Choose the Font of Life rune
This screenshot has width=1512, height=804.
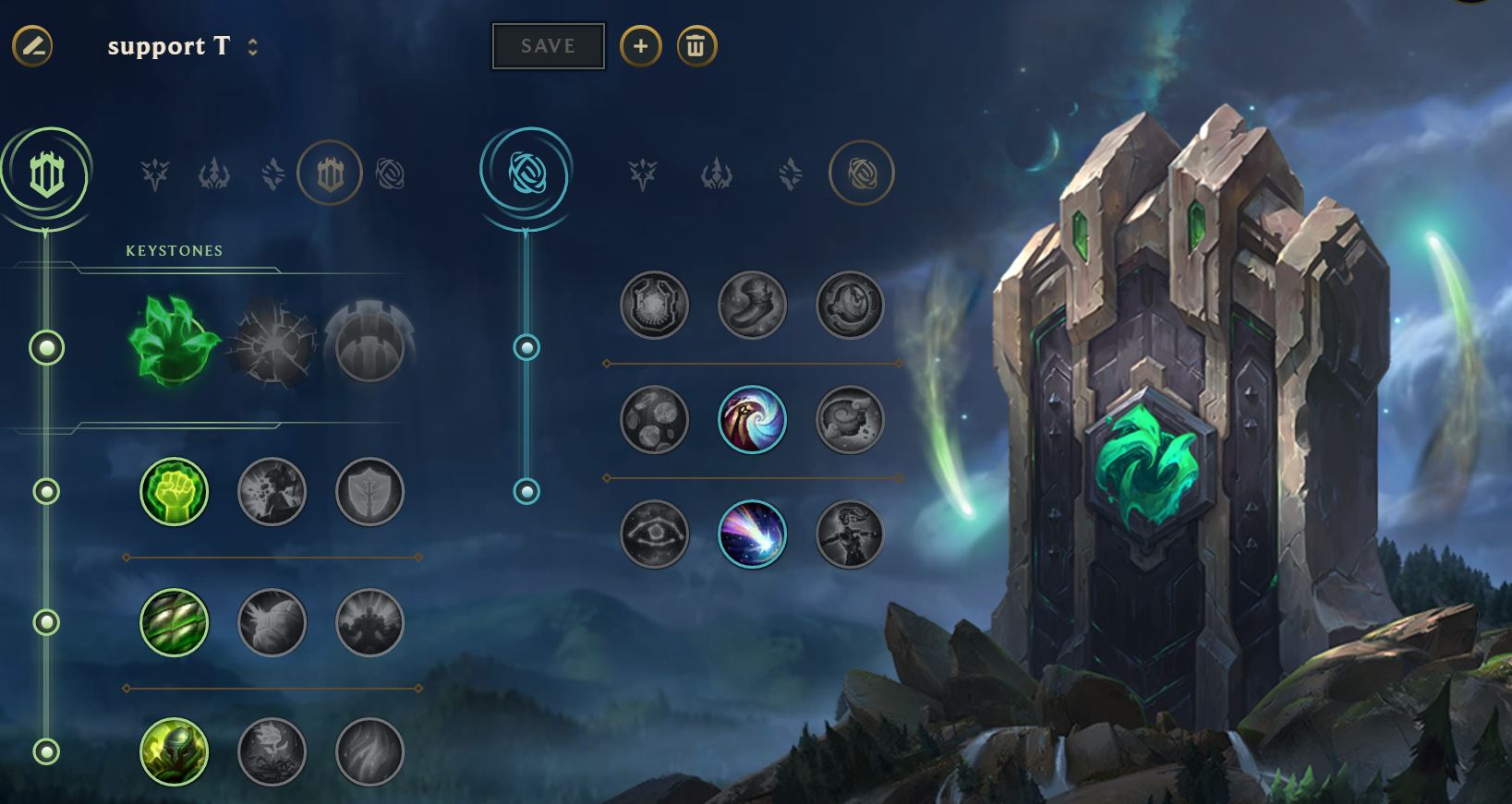[x=272, y=491]
